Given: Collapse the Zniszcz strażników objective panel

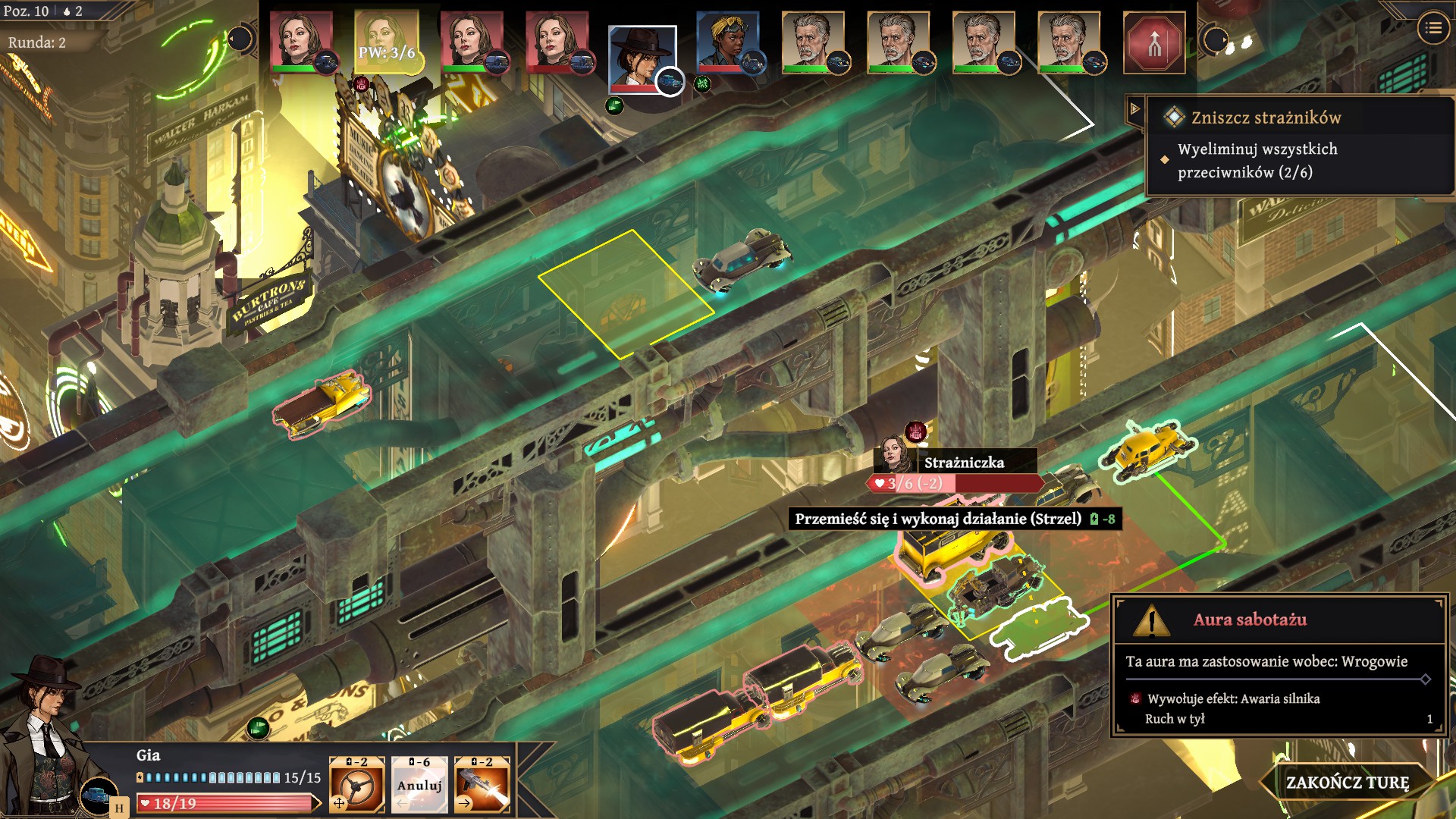Looking at the screenshot, I should pyautogui.click(x=1135, y=109).
